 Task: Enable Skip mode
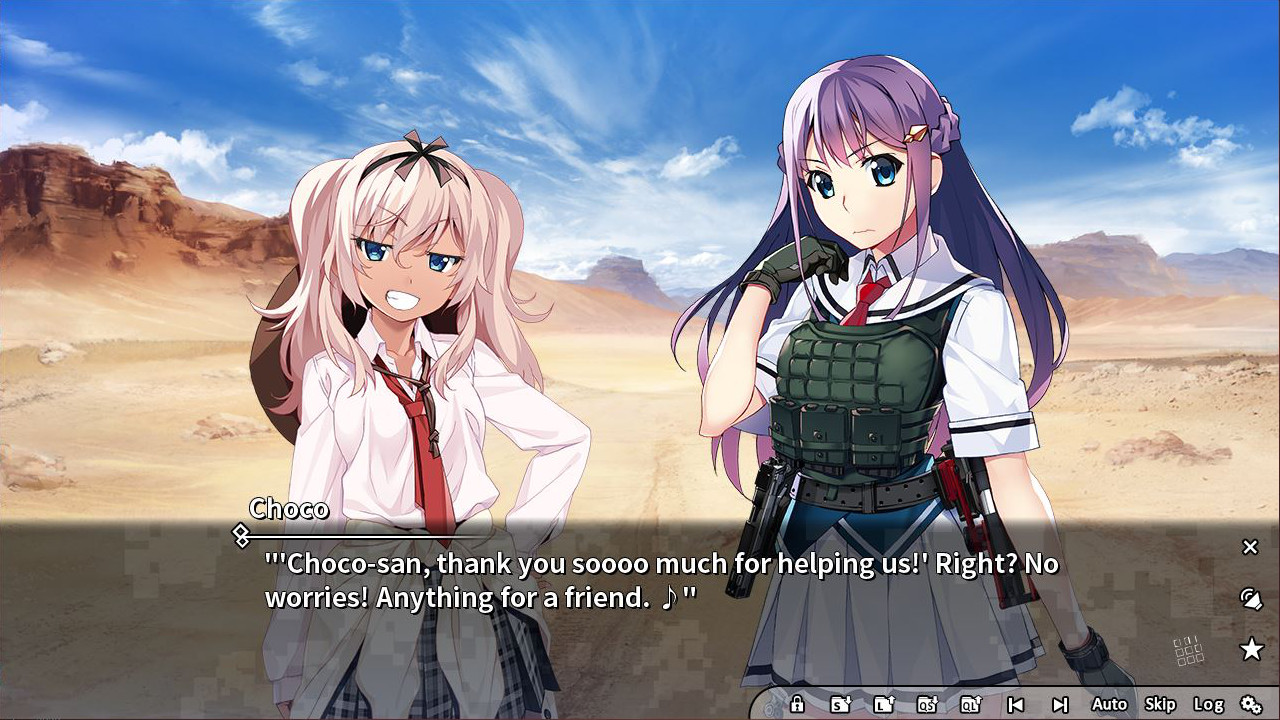1159,704
